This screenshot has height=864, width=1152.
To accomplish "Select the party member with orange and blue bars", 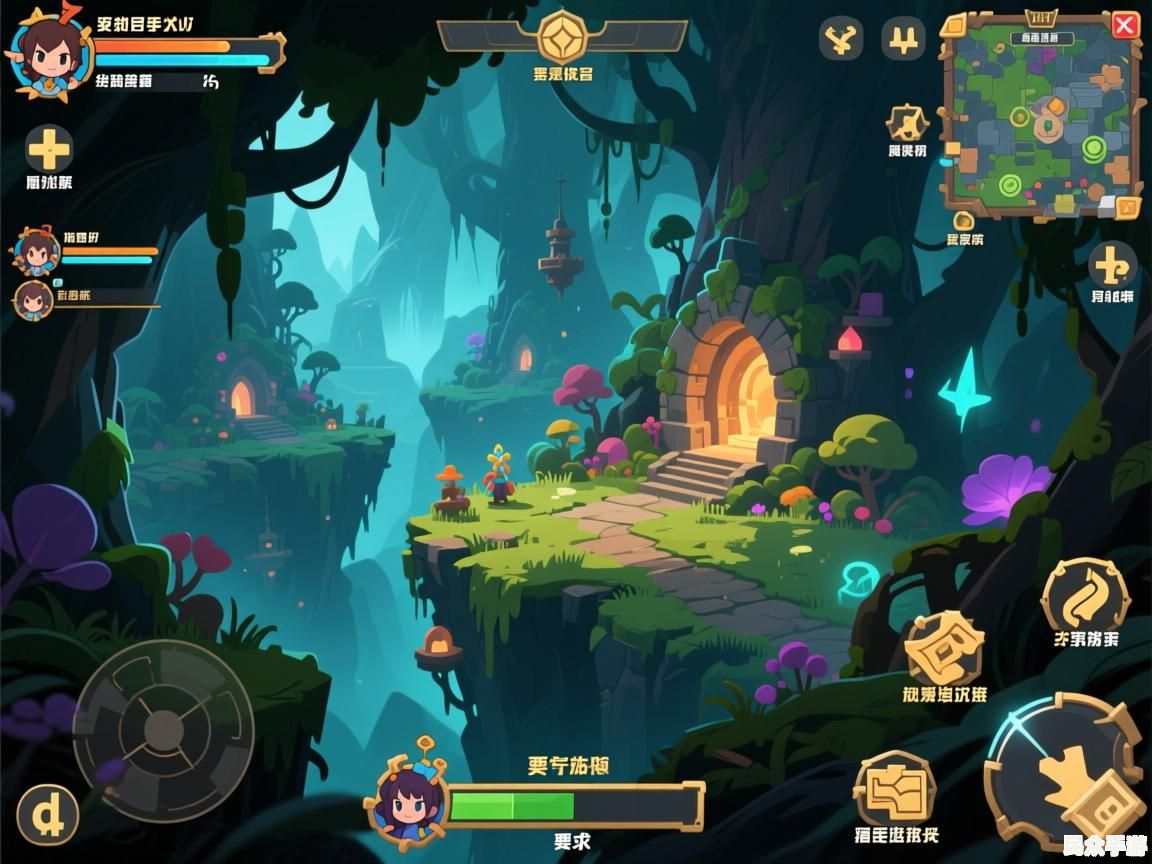I will click(36, 252).
